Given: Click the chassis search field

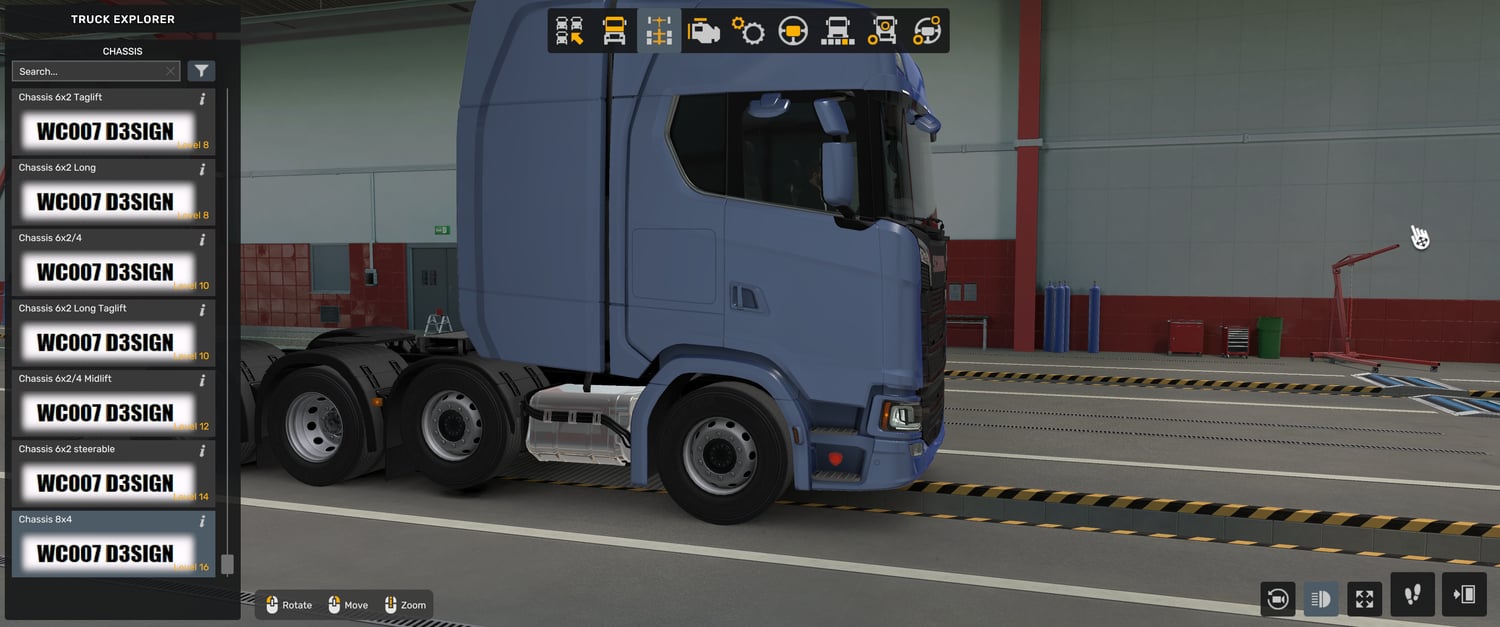Looking at the screenshot, I should (90, 71).
